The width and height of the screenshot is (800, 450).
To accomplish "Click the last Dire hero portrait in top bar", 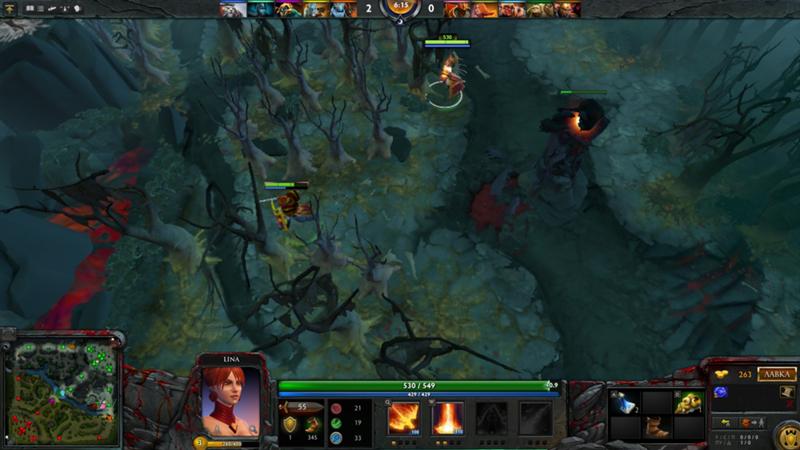I will point(567,10).
